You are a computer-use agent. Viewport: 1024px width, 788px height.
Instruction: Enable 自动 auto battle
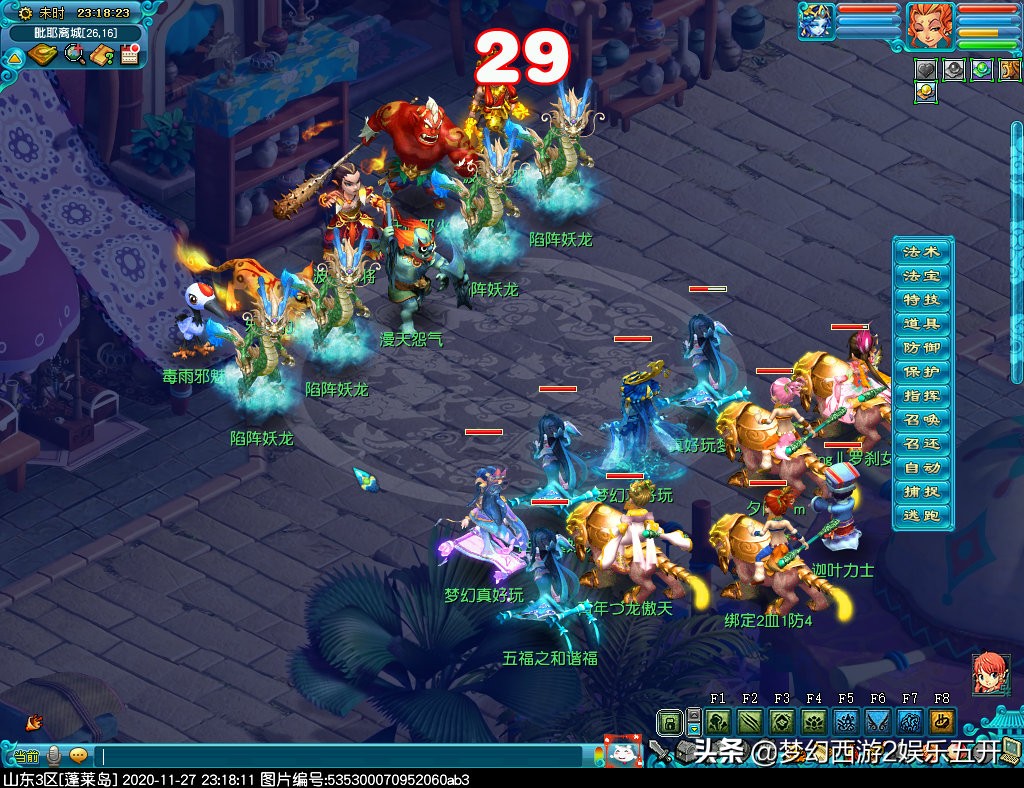click(921, 468)
